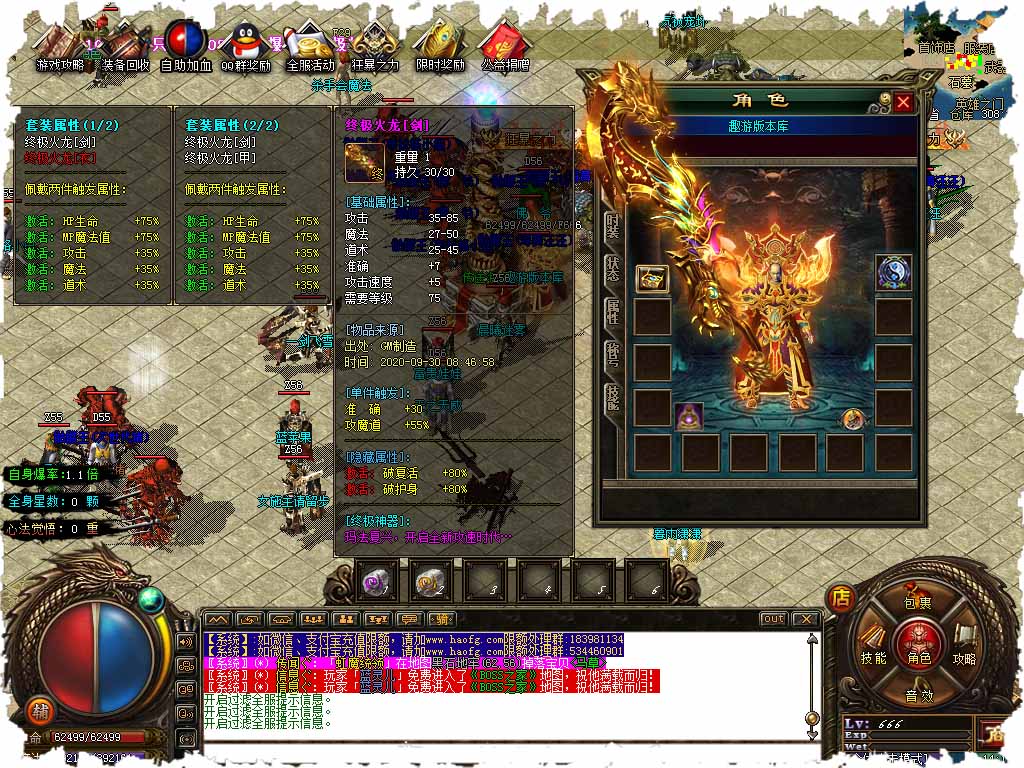Open the 包裹 bag button
The image size is (1024, 768).
918,602
